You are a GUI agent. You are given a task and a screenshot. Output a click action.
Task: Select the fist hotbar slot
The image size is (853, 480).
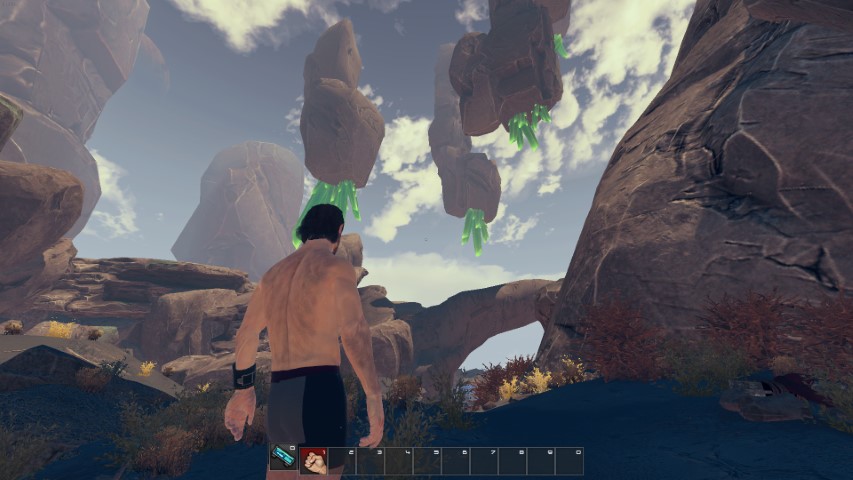[313, 460]
